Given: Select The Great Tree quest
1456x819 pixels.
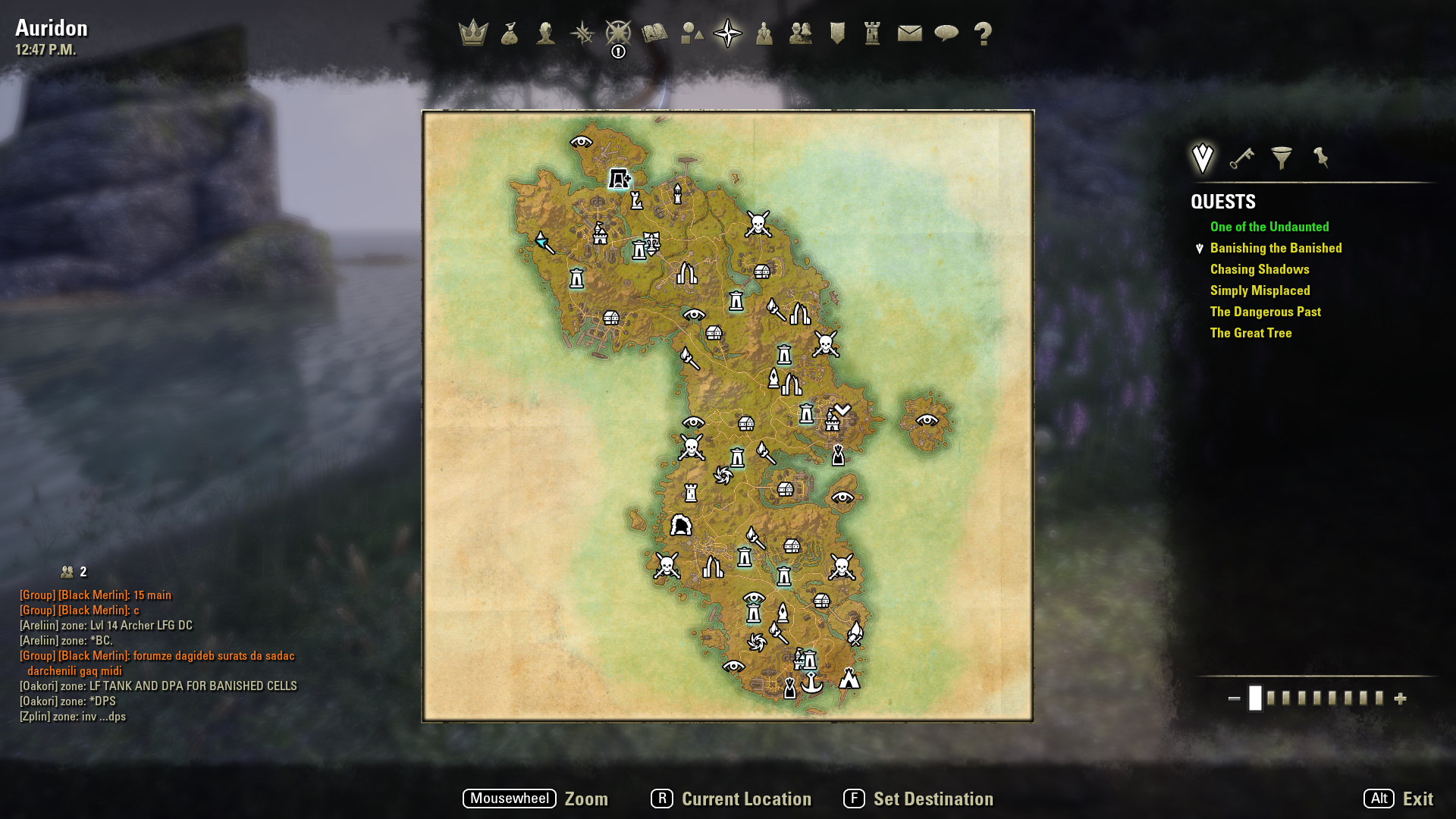Looking at the screenshot, I should [1250, 333].
